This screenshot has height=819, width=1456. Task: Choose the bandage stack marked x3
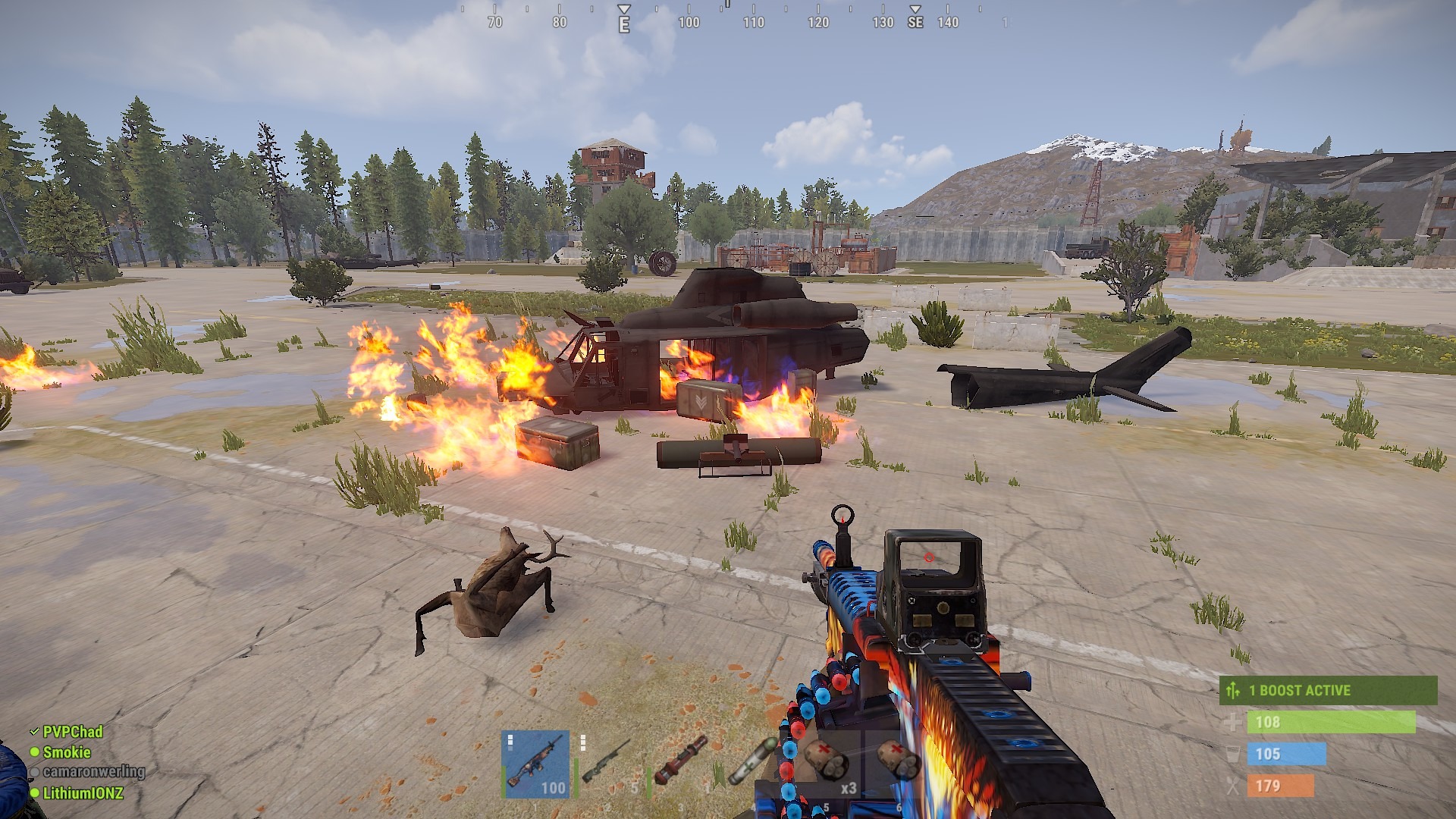tap(825, 764)
